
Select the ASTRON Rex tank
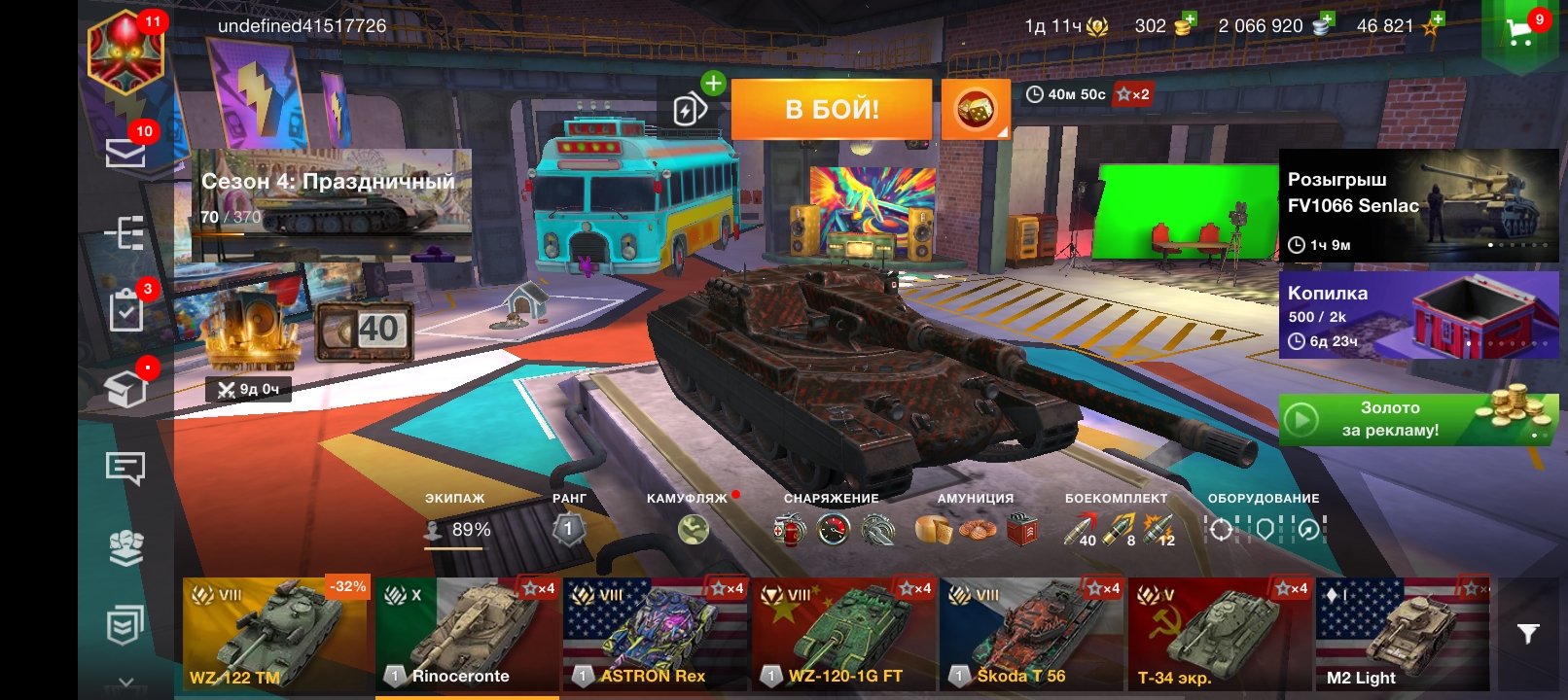(655, 634)
